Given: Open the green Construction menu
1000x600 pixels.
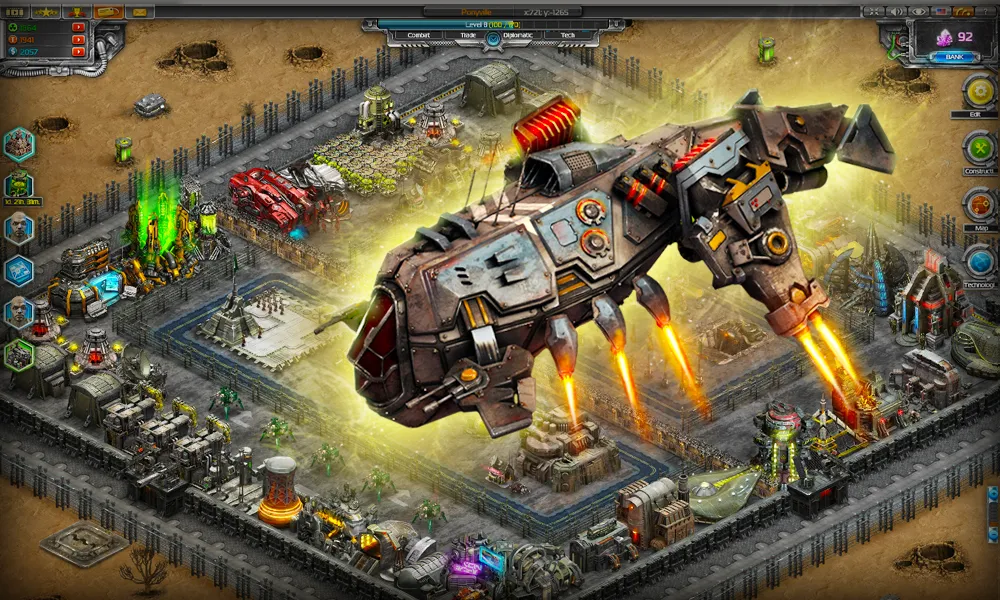Looking at the screenshot, I should [x=979, y=149].
